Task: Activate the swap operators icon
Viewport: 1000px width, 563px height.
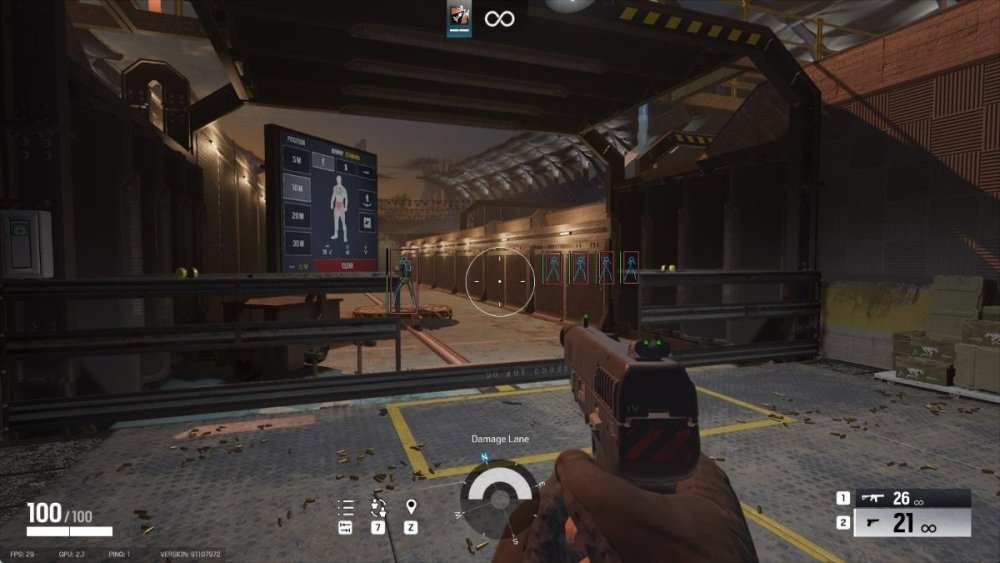Action: [x=378, y=506]
